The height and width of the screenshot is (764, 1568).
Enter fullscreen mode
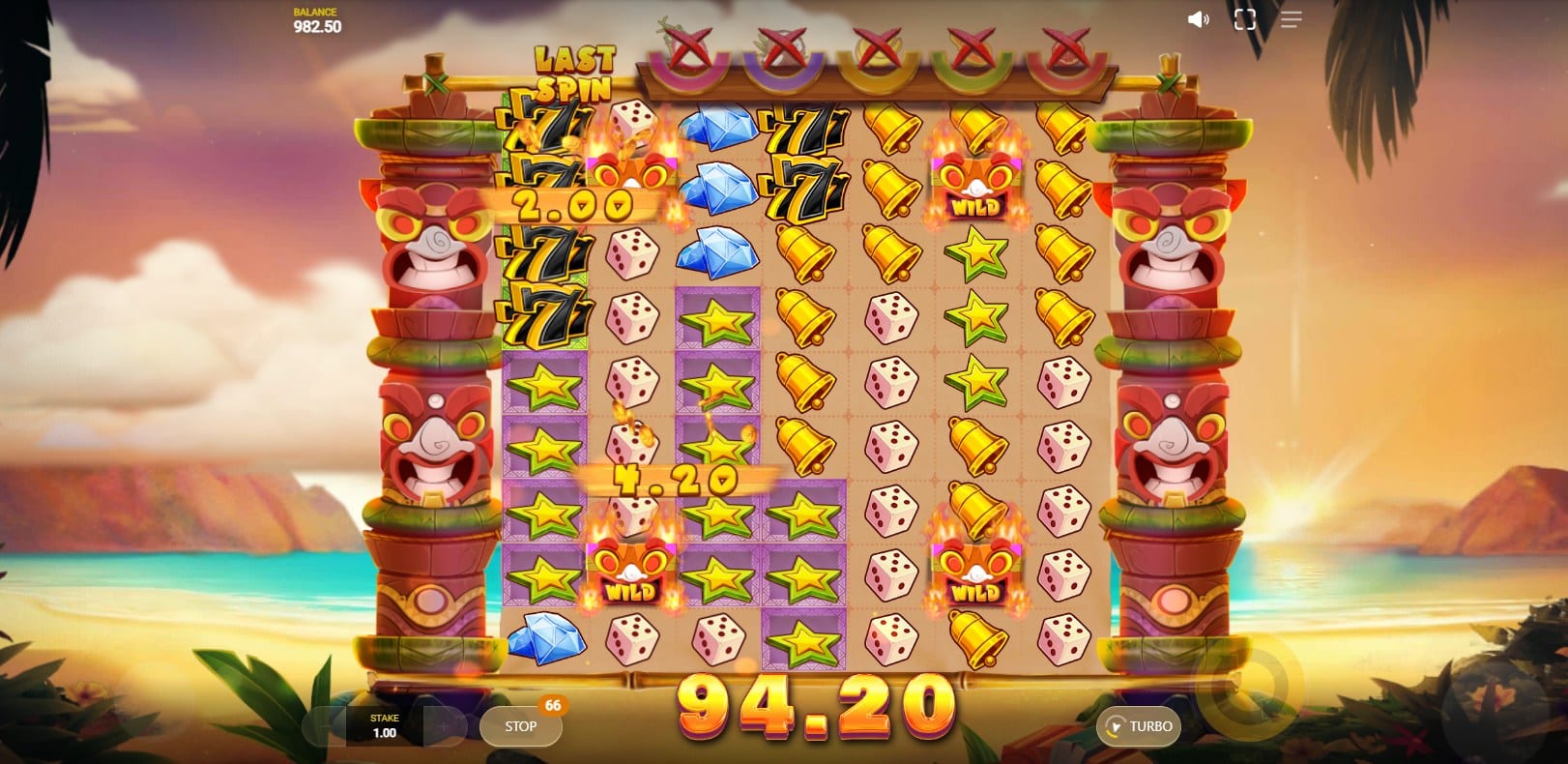[x=1244, y=20]
